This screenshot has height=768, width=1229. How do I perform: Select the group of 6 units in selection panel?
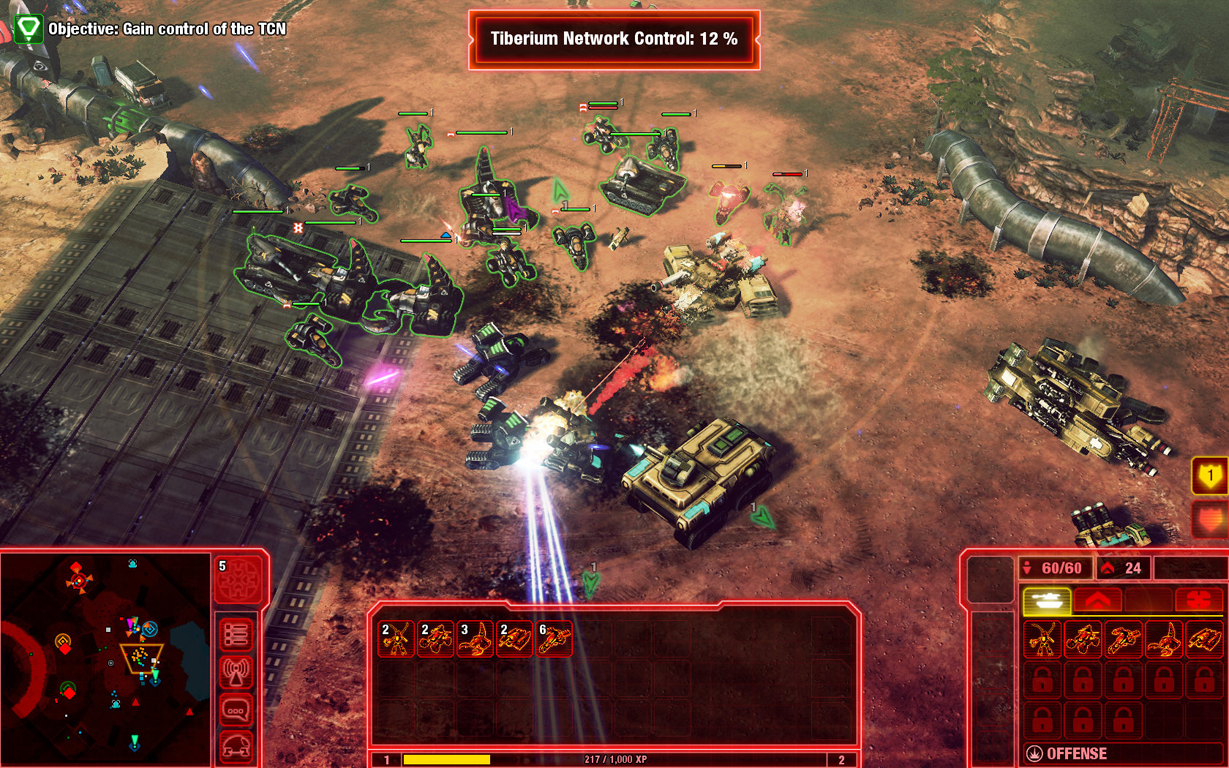(554, 639)
